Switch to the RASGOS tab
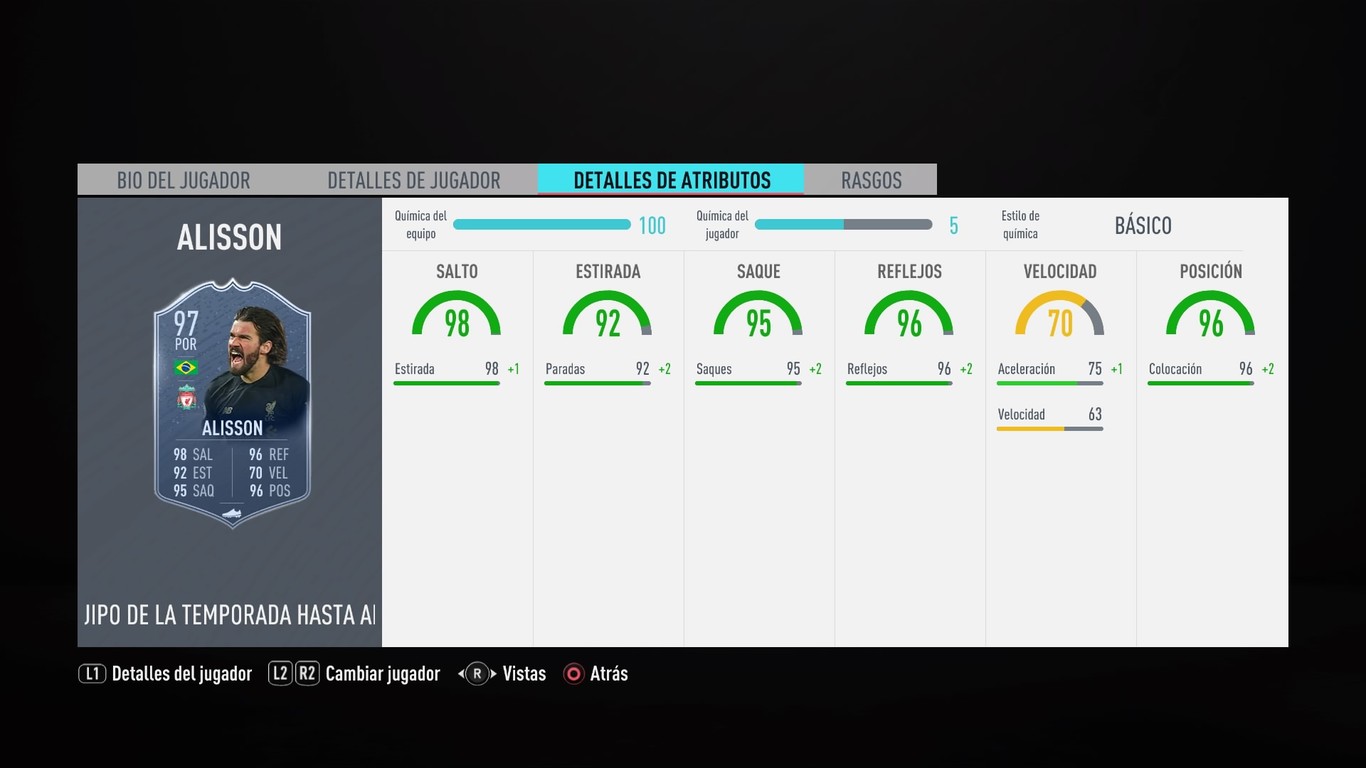The image size is (1366, 768). click(871, 180)
